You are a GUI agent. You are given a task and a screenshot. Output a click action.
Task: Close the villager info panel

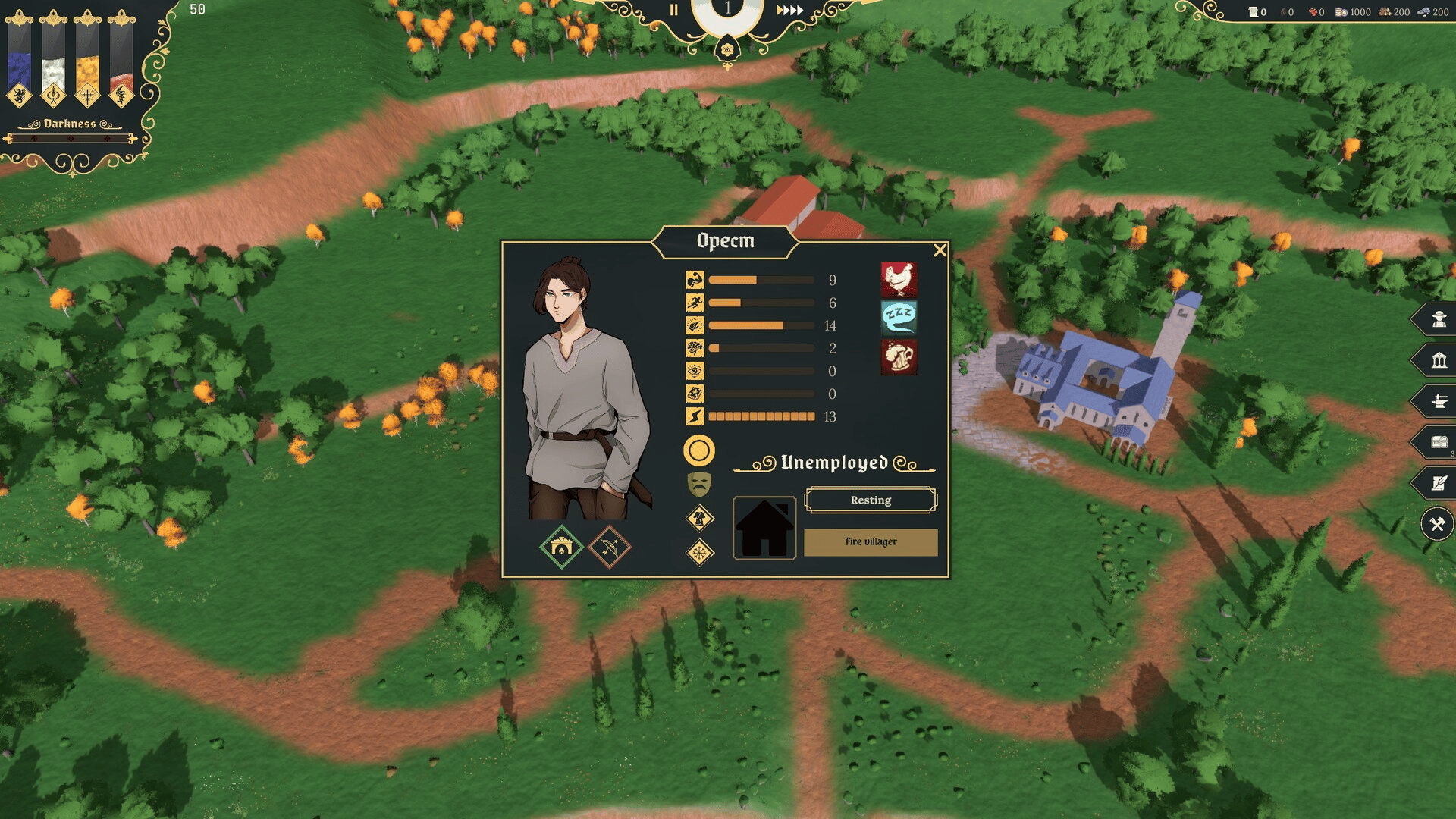pos(940,250)
